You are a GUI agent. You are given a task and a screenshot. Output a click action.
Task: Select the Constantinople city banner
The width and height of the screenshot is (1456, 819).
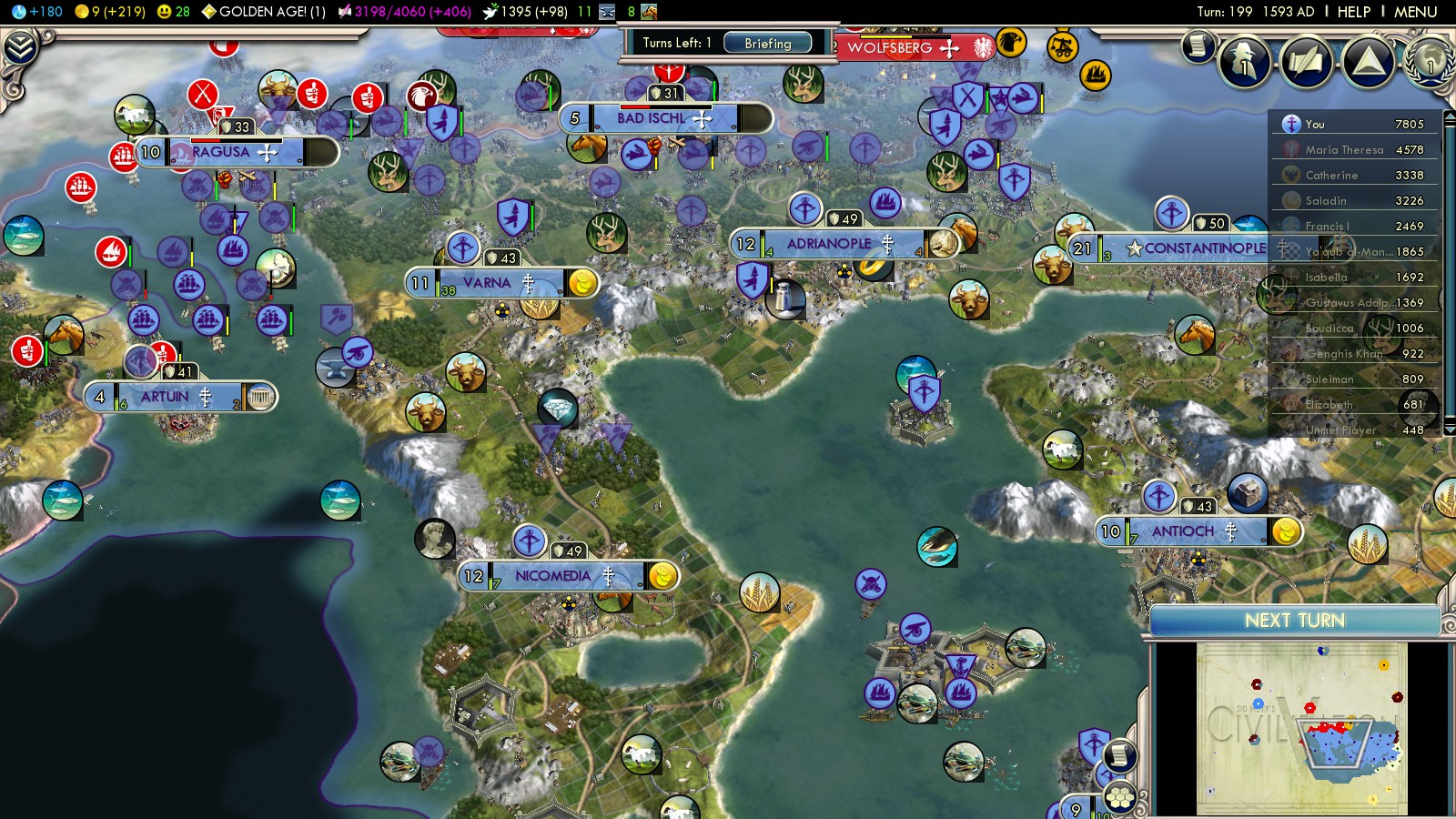tap(1204, 248)
